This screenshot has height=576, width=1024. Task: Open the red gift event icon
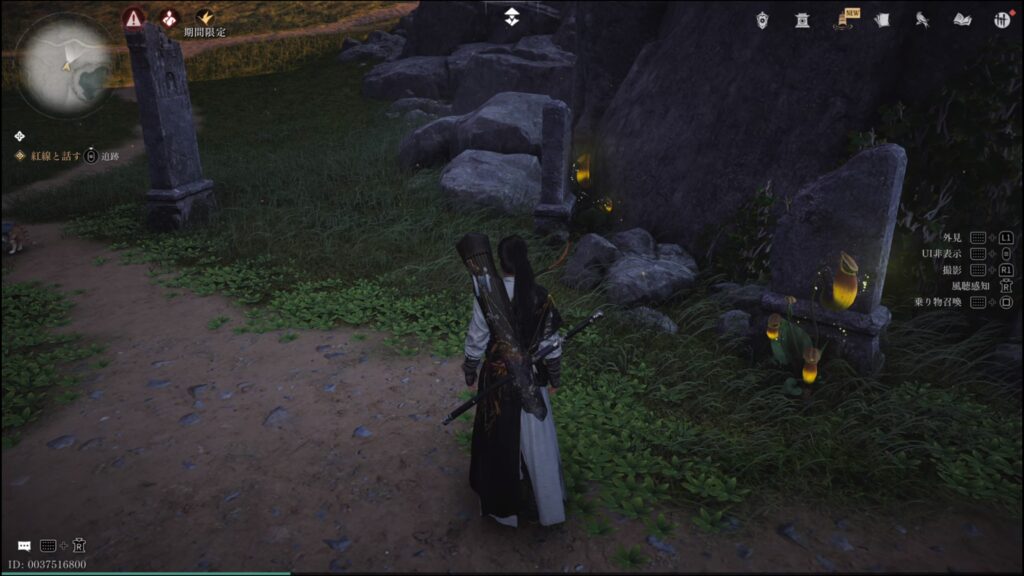(170, 18)
